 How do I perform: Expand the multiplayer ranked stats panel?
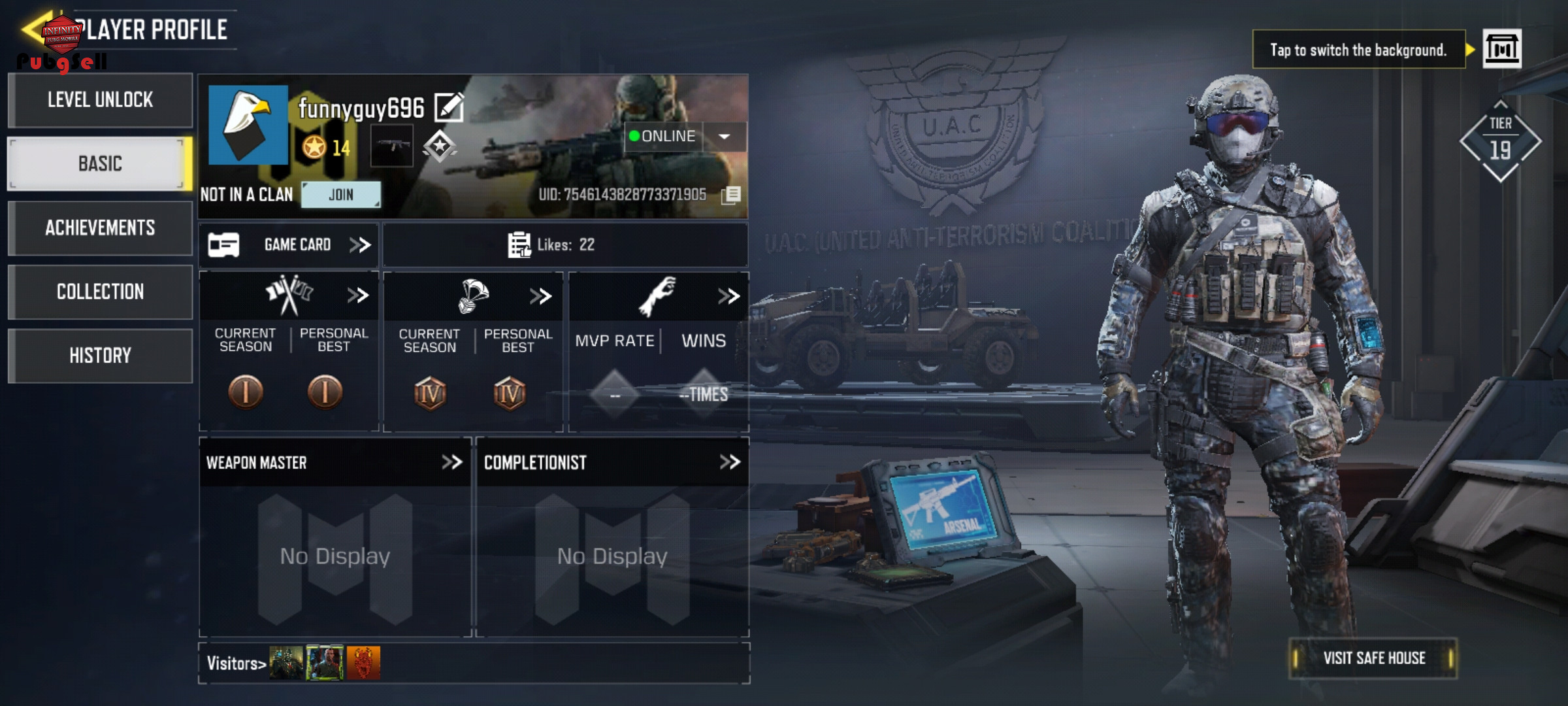point(357,295)
